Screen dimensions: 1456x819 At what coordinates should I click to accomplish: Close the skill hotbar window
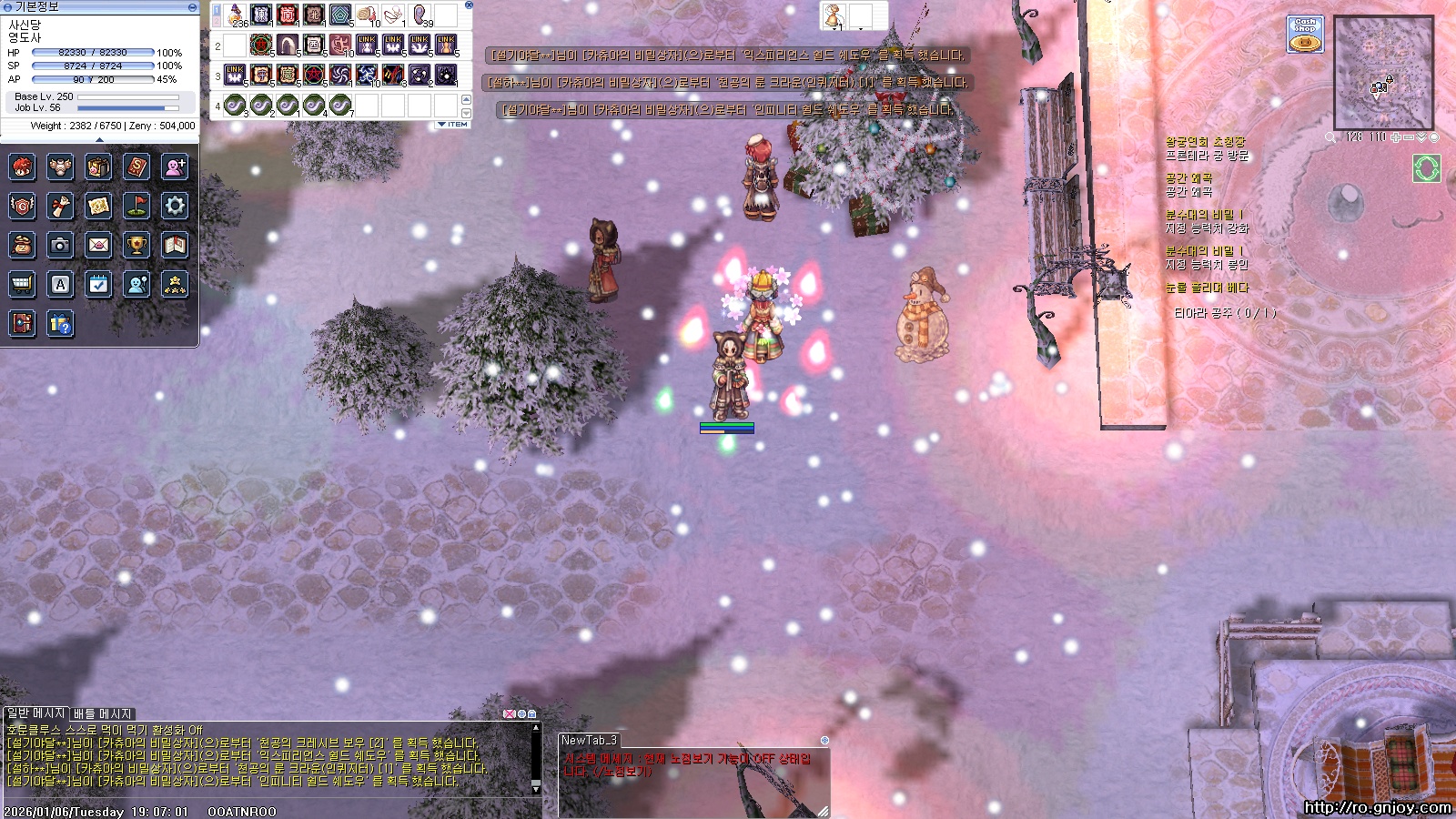click(x=469, y=5)
